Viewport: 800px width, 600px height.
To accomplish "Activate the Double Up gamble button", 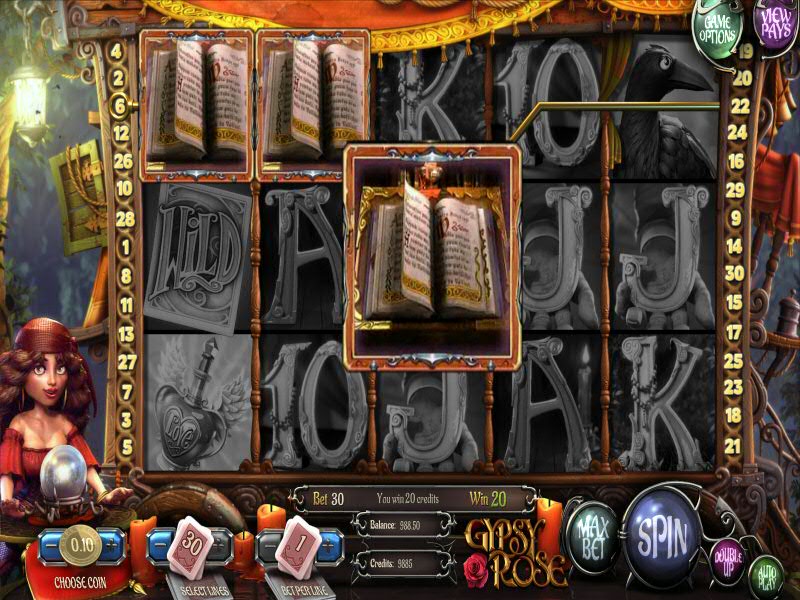I will 728,556.
